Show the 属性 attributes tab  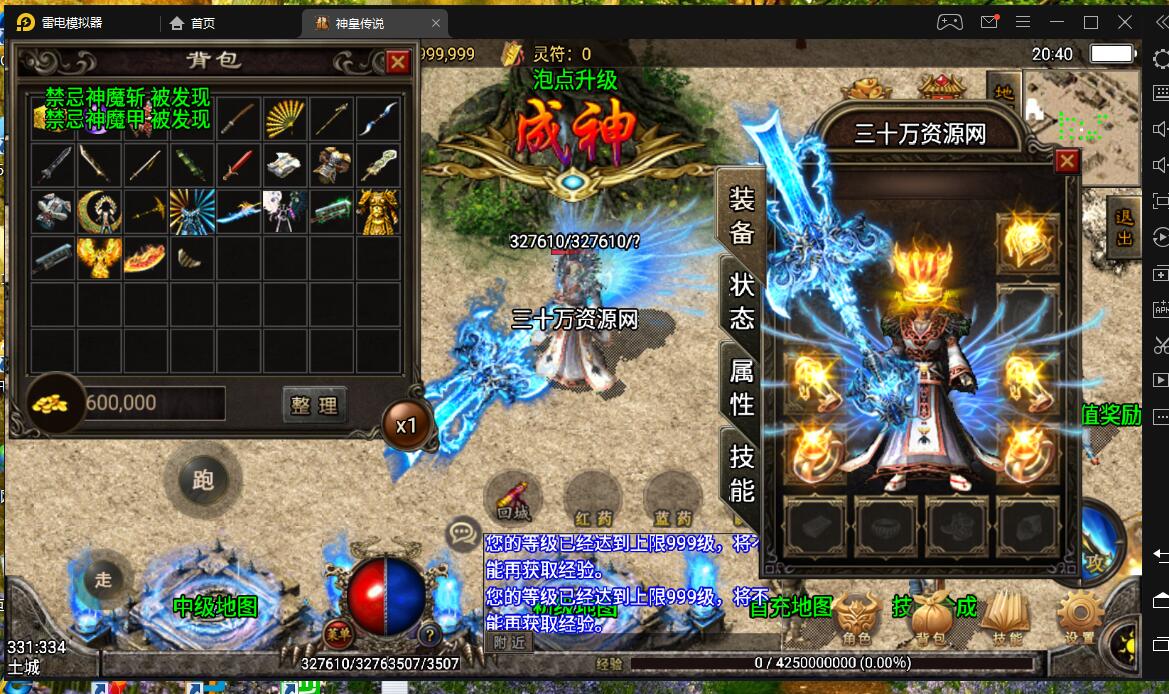(x=741, y=387)
